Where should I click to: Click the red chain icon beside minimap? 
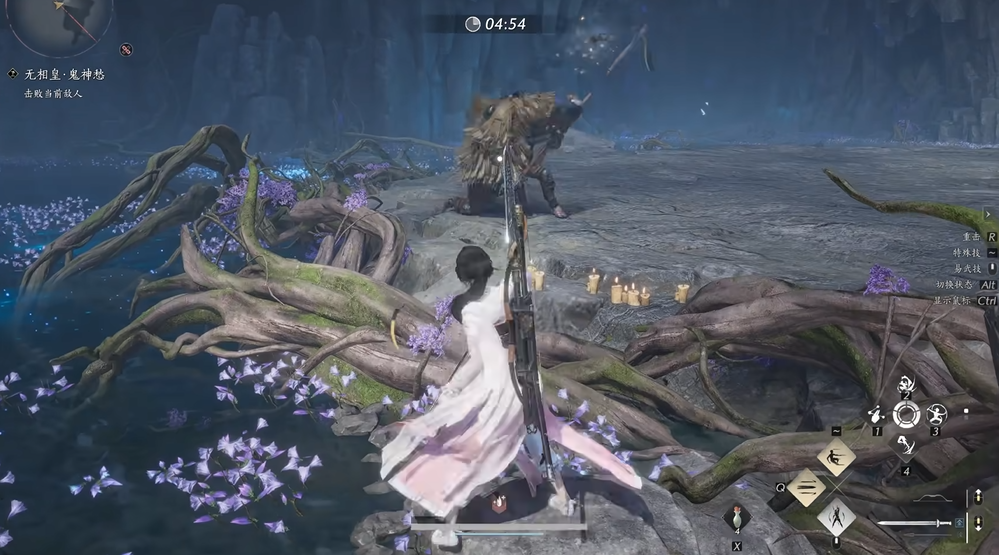(126, 49)
